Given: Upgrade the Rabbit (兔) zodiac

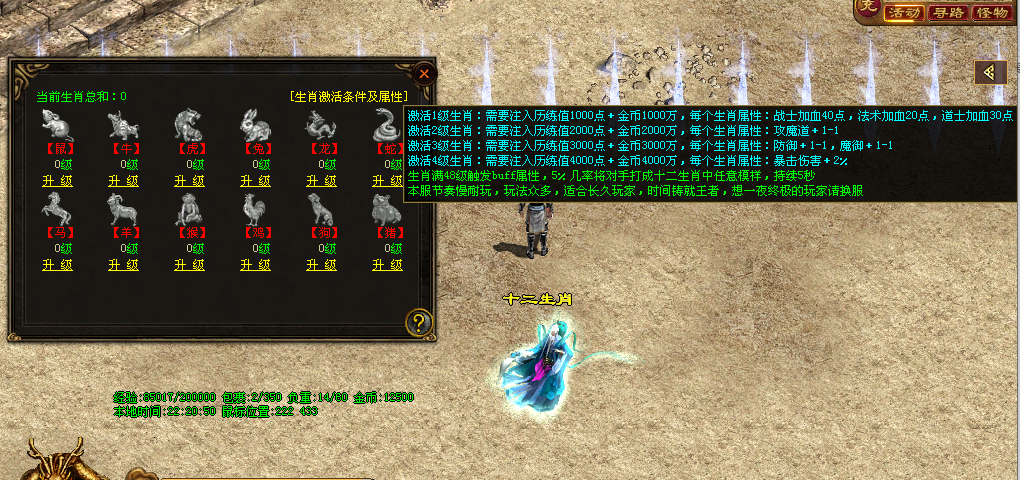Looking at the screenshot, I should [x=255, y=181].
